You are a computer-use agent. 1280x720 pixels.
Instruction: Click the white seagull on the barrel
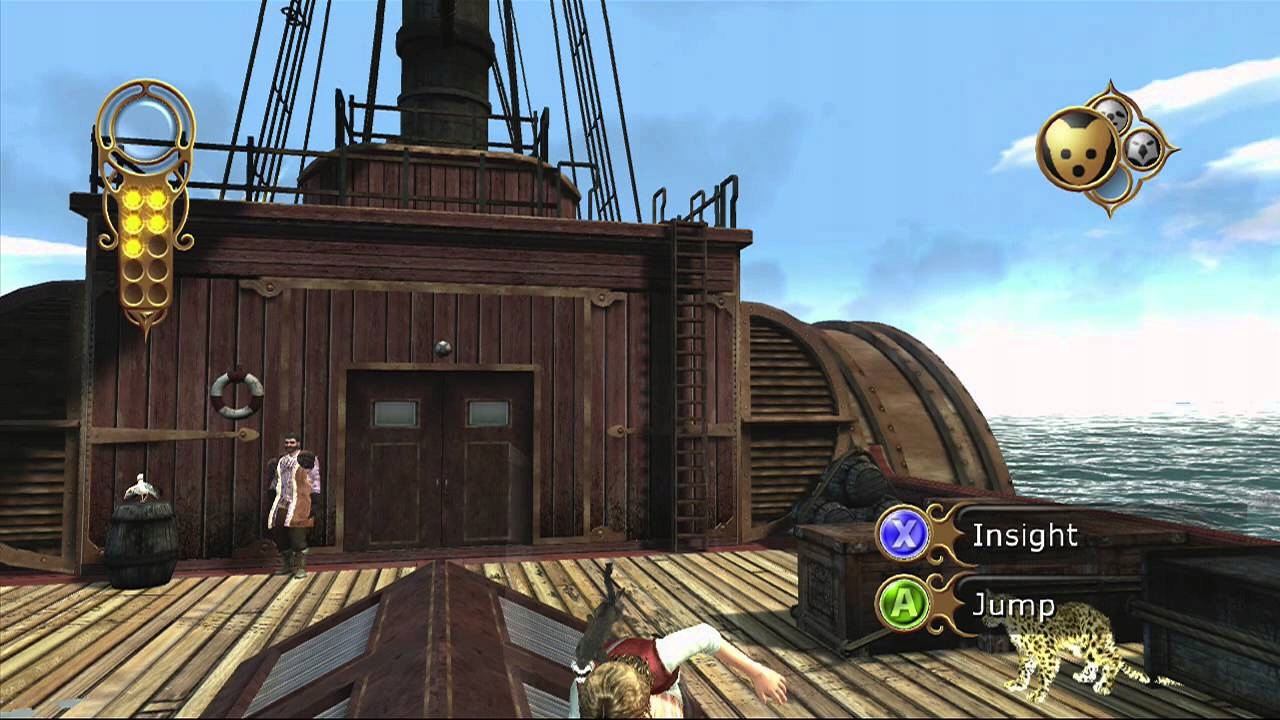(x=140, y=485)
